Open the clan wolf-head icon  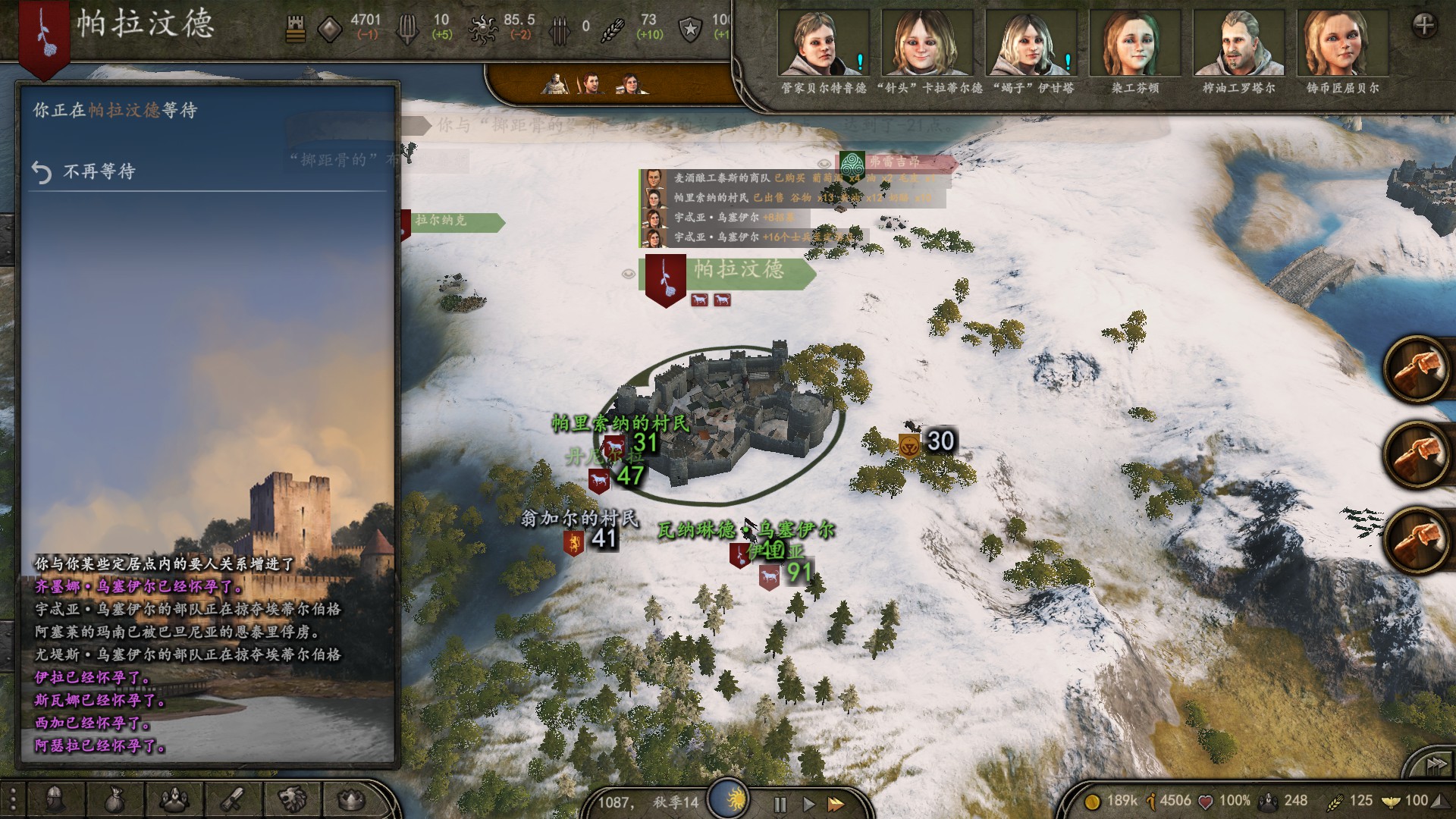[x=292, y=799]
